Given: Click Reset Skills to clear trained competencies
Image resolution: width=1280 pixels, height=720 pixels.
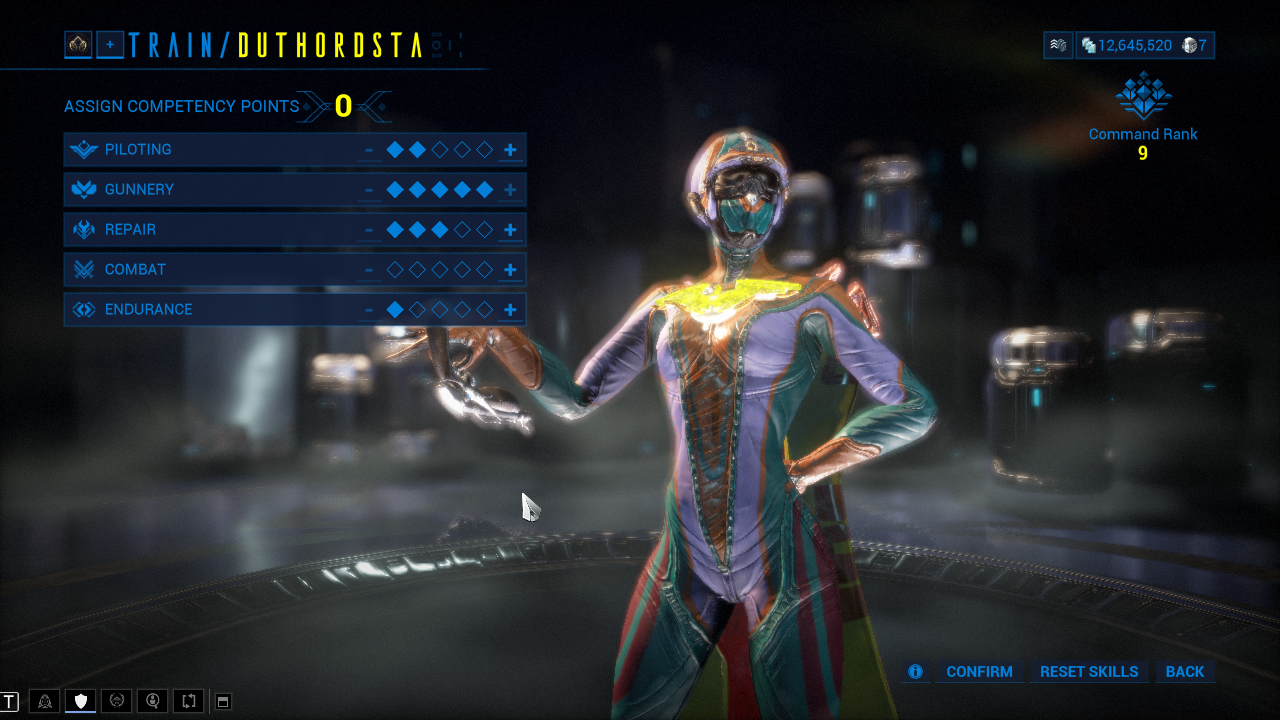Looking at the screenshot, I should [1088, 672].
